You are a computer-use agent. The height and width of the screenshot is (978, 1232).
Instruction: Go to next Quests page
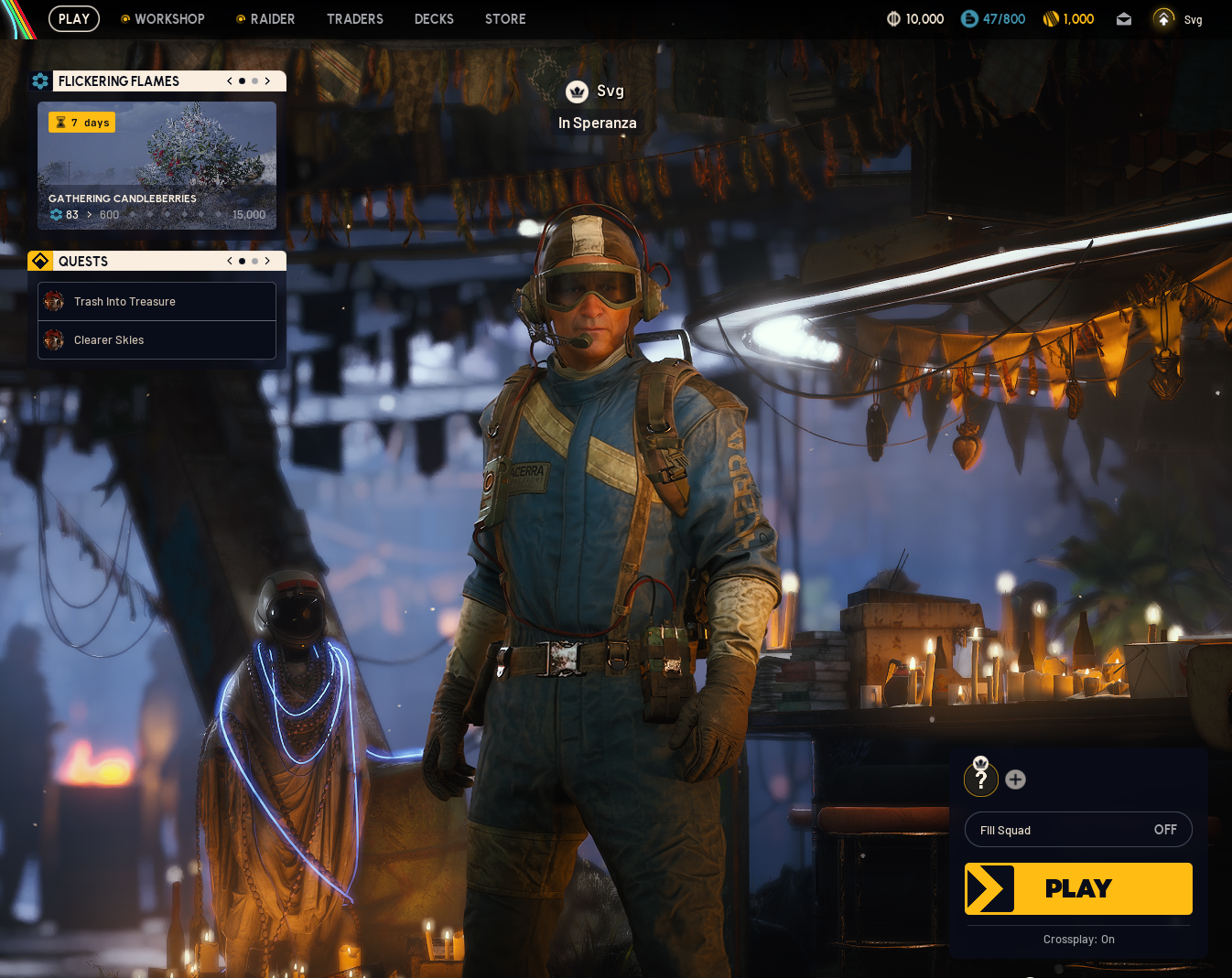267,262
